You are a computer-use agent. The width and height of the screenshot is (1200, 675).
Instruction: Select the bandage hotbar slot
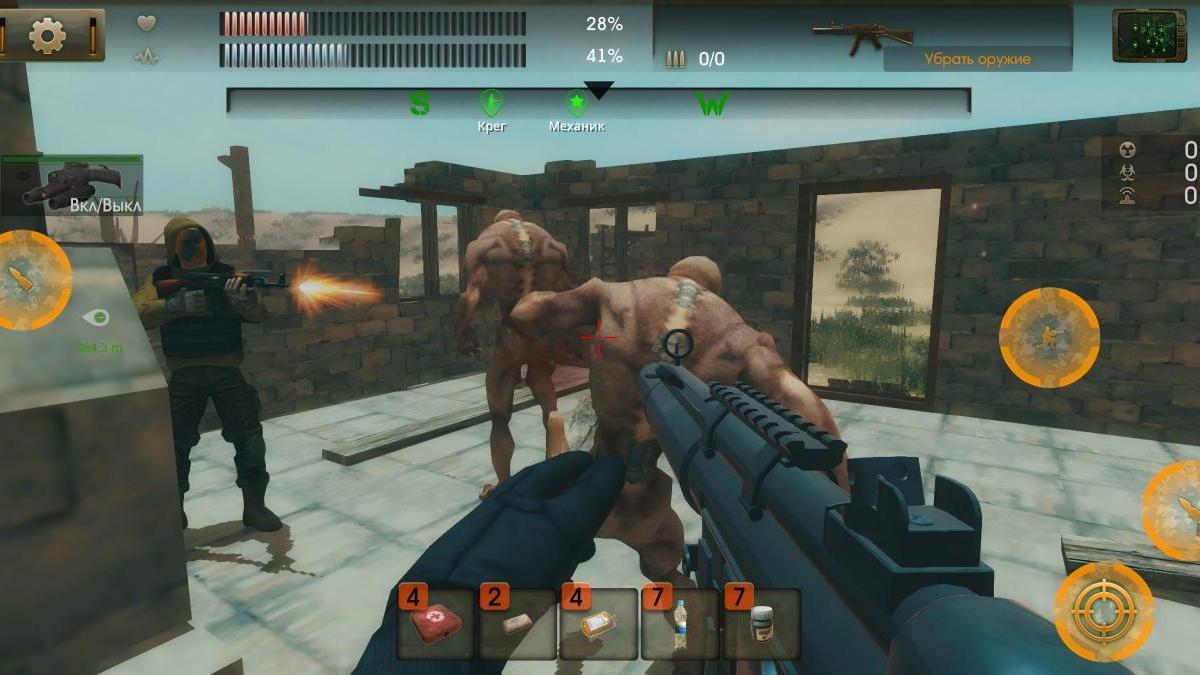click(x=517, y=624)
